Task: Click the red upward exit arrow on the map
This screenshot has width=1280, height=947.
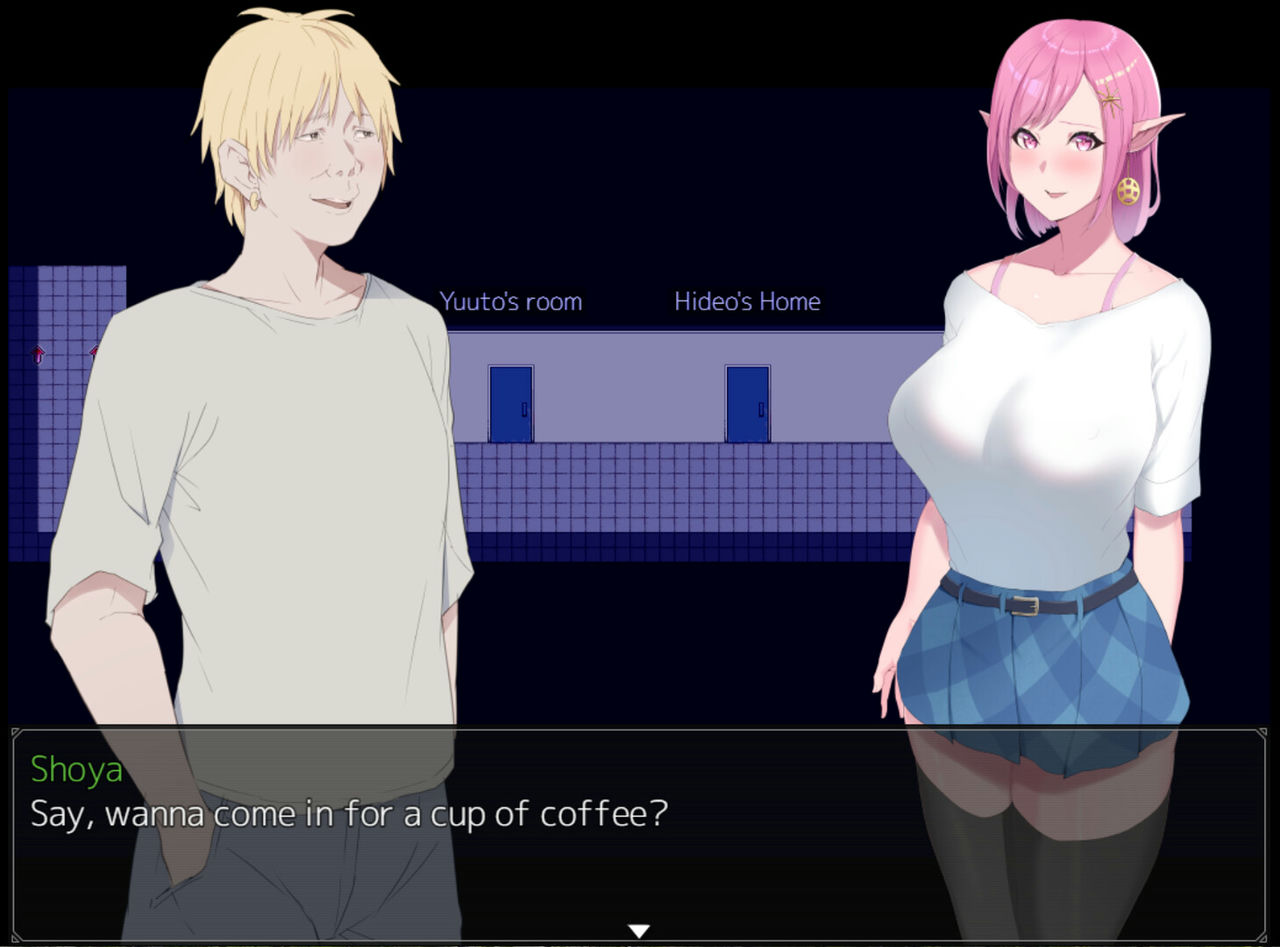Action: coord(38,352)
